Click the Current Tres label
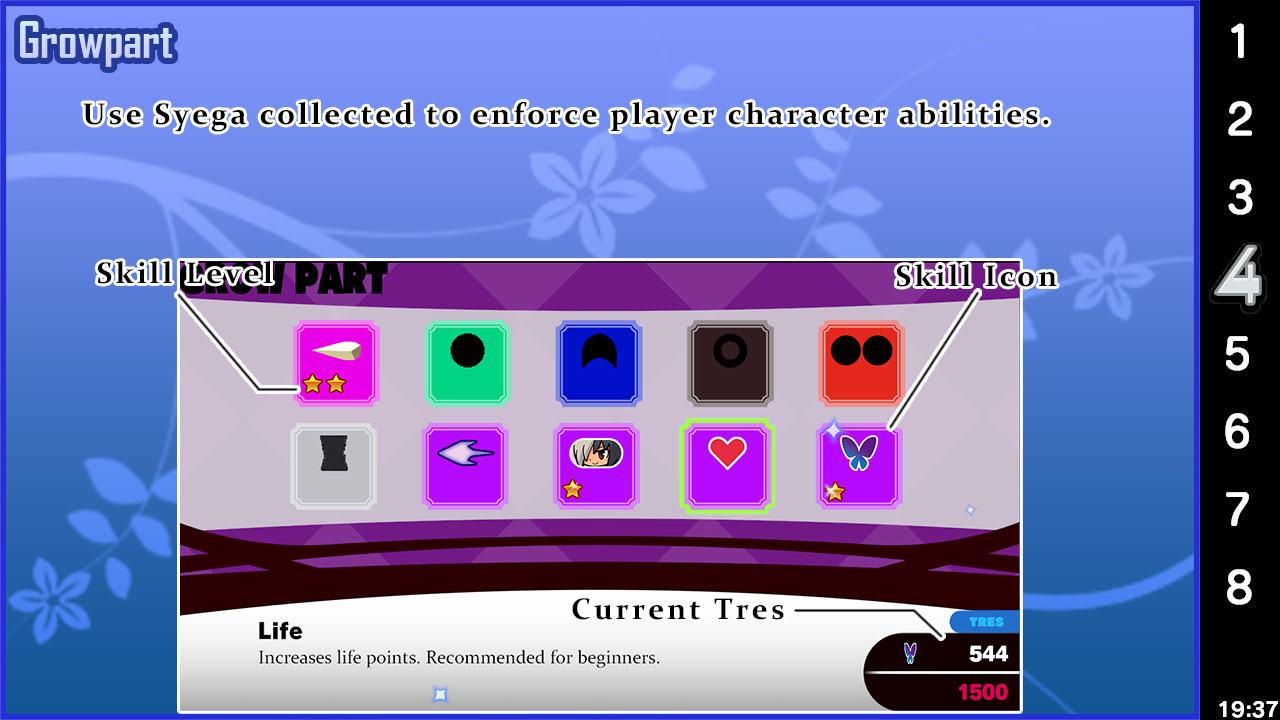The image size is (1280, 720). tap(679, 609)
